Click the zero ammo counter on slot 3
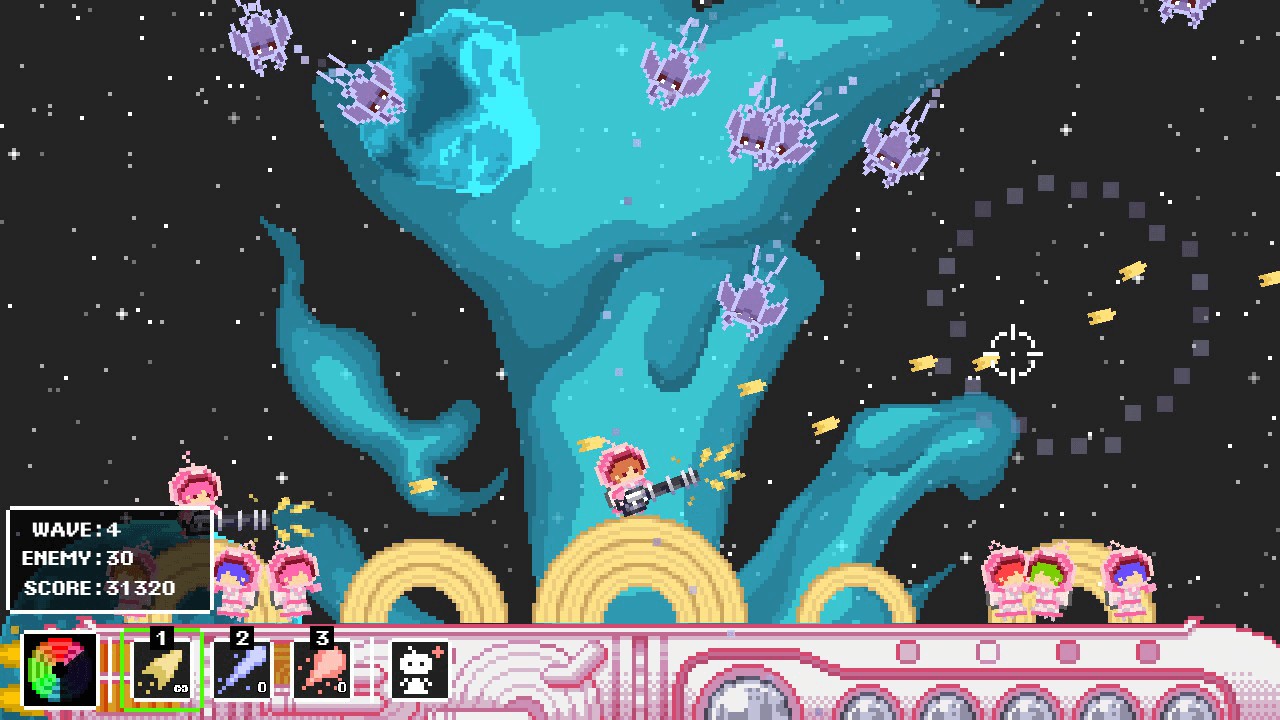The width and height of the screenshot is (1280, 720). pos(340,688)
